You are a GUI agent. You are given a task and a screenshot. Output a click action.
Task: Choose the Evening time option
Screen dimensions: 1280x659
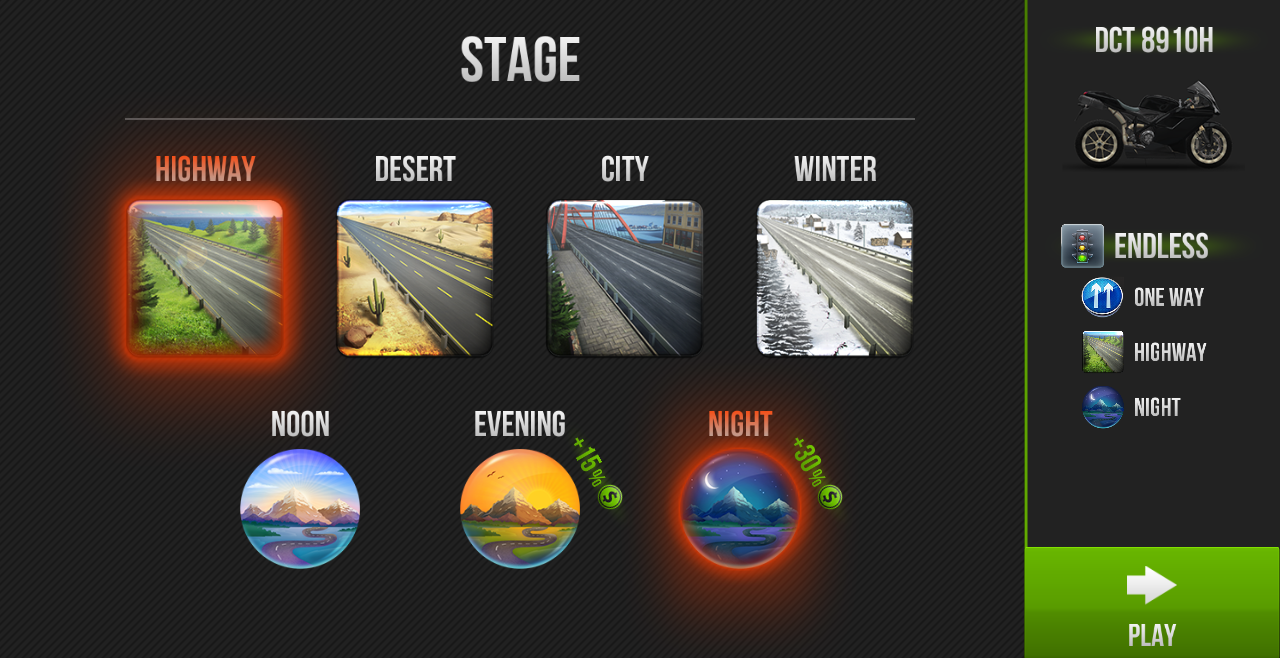520,508
